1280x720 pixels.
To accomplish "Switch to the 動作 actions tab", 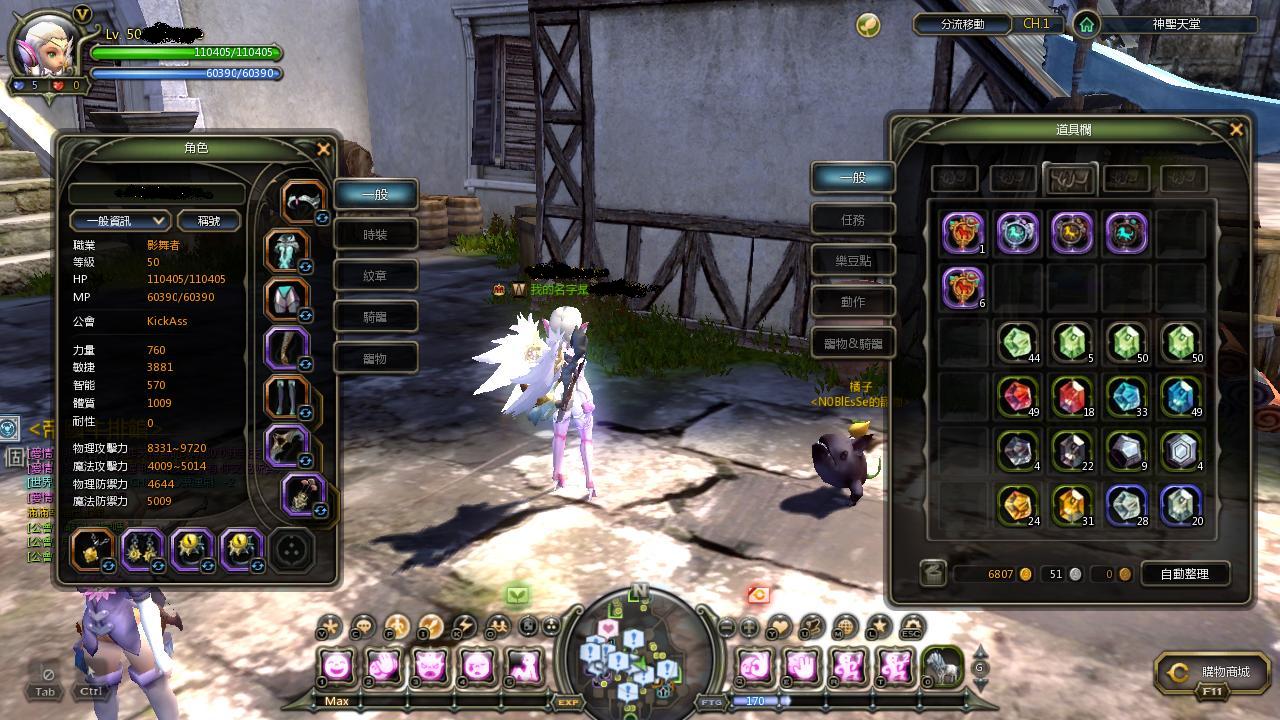I will coord(853,301).
